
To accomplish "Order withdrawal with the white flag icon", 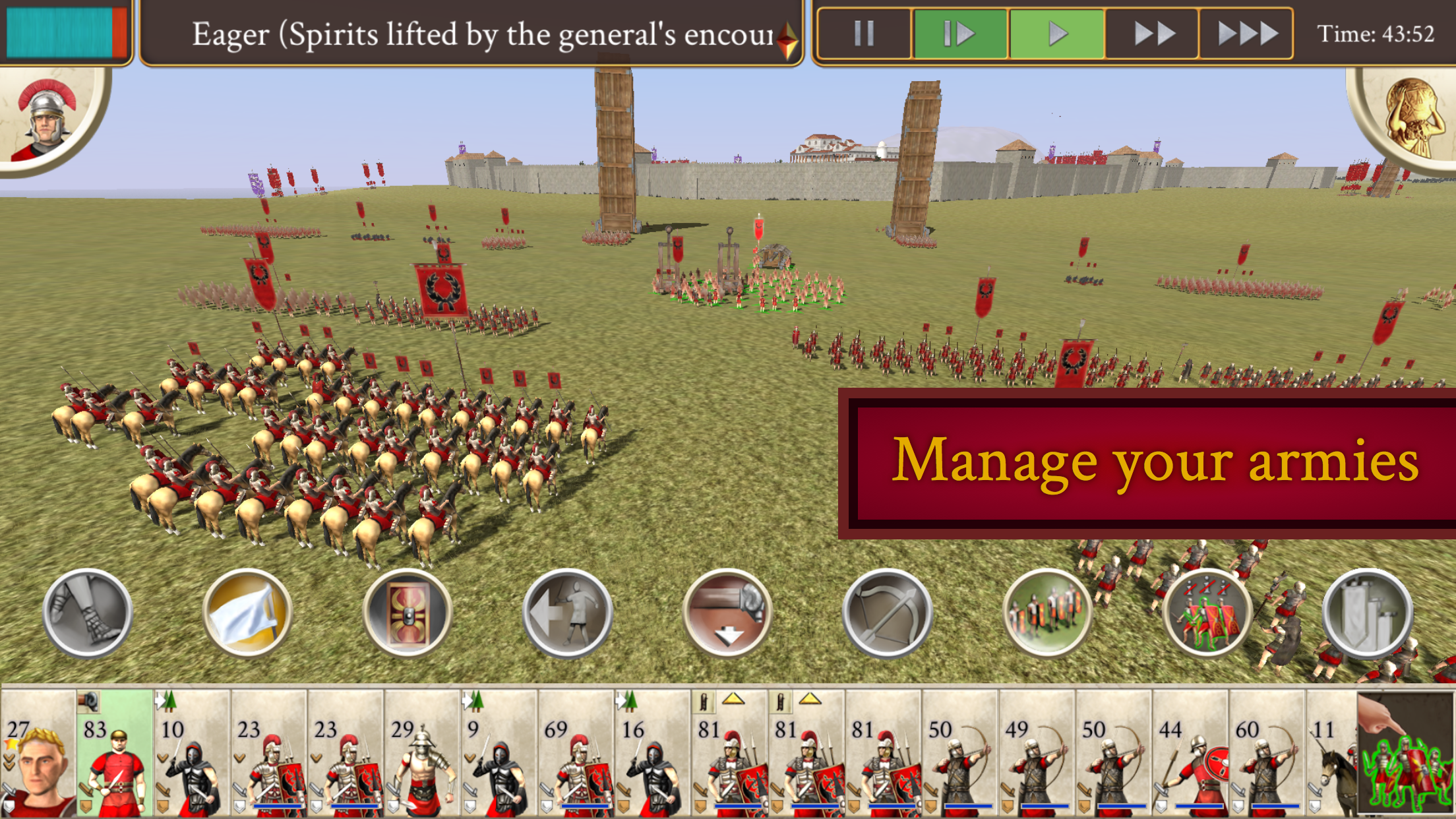I will 247,613.
